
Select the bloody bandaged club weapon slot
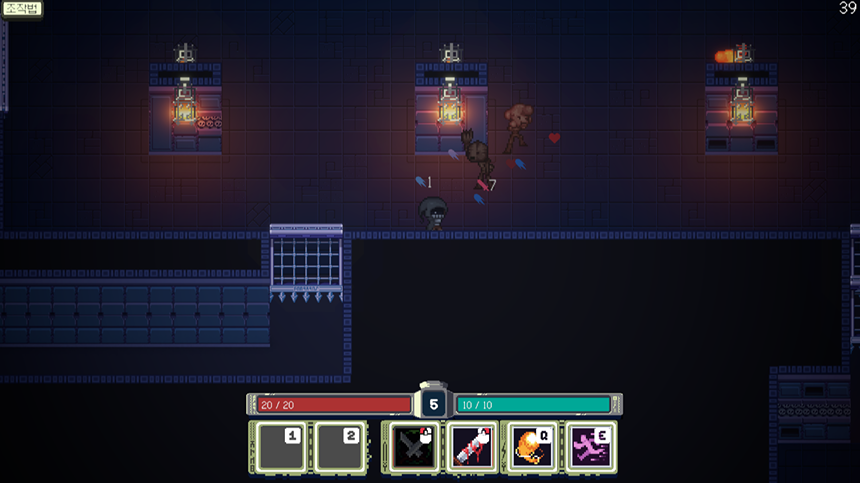[472, 447]
